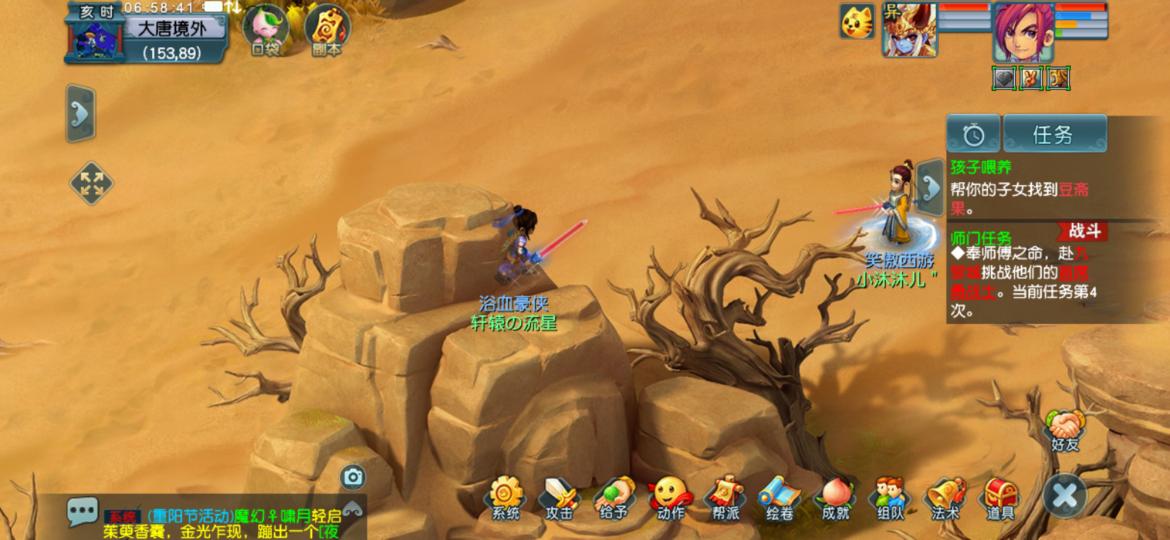Screen dimensions: 1170x540
Task: Open the 口袋 (Pocket) radish icon
Action: 265,30
